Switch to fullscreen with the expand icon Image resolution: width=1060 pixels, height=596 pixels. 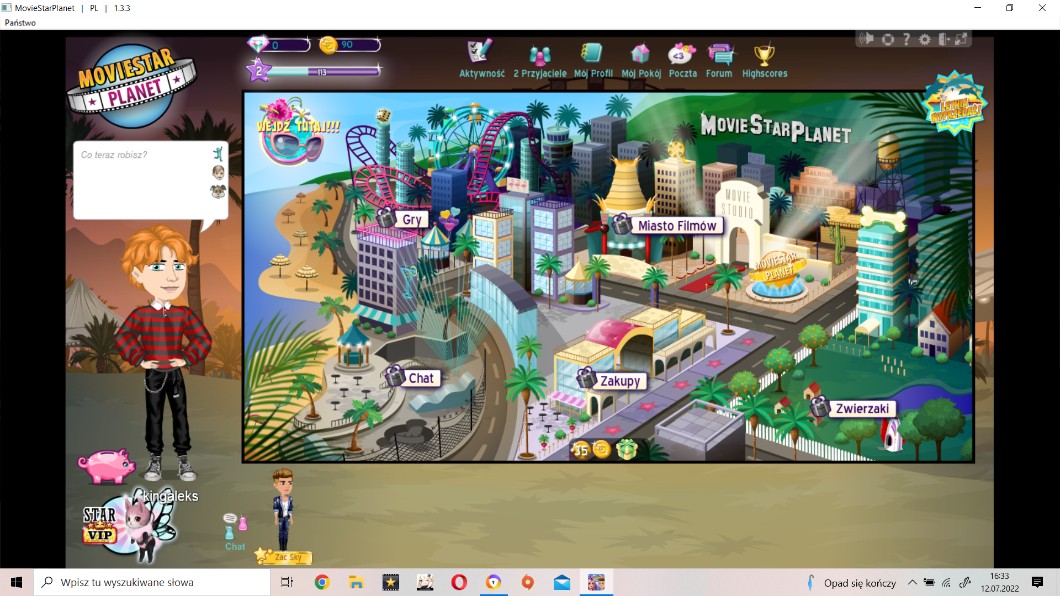961,39
